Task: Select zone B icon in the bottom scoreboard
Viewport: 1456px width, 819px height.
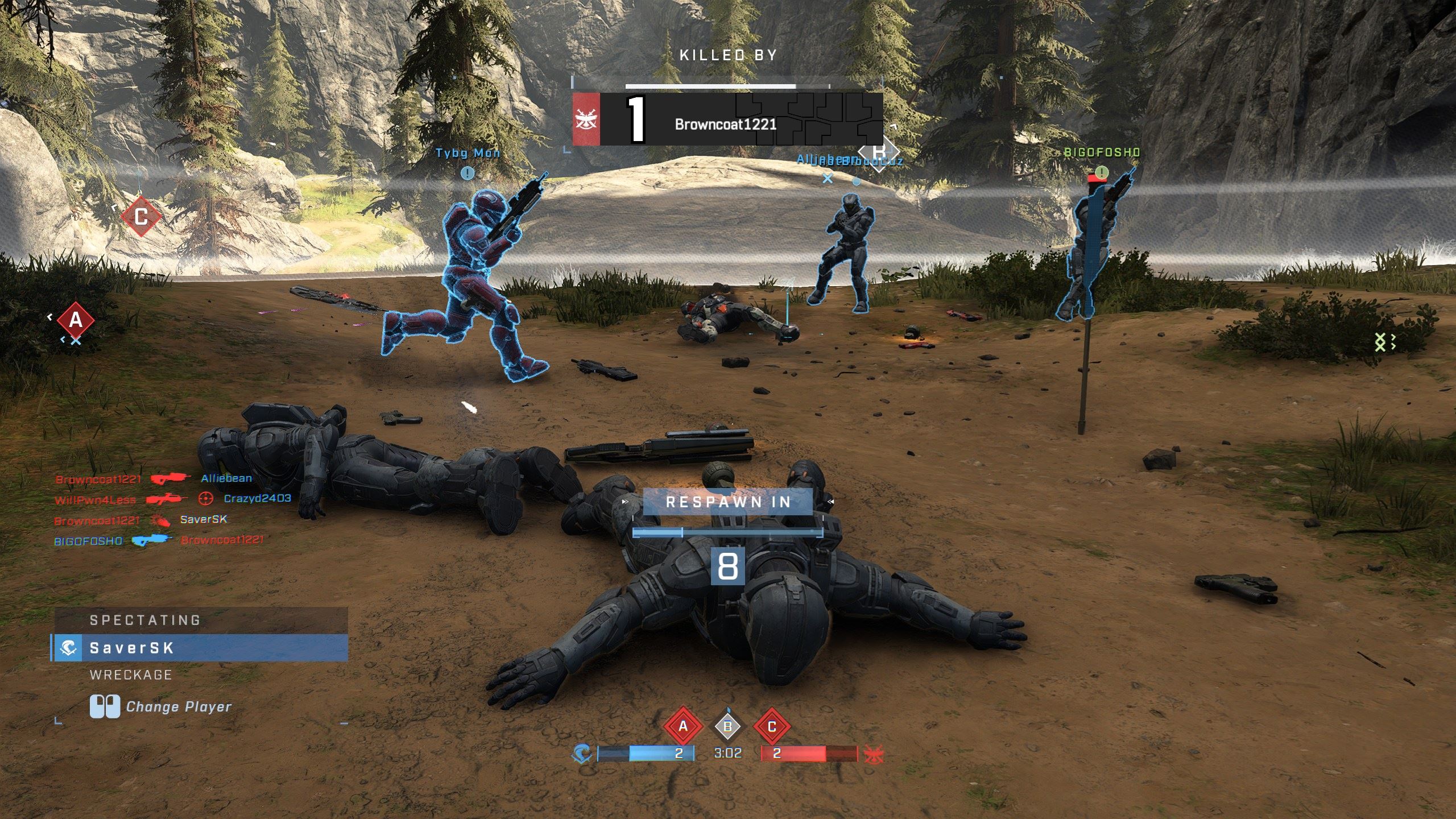Action: tap(727, 726)
